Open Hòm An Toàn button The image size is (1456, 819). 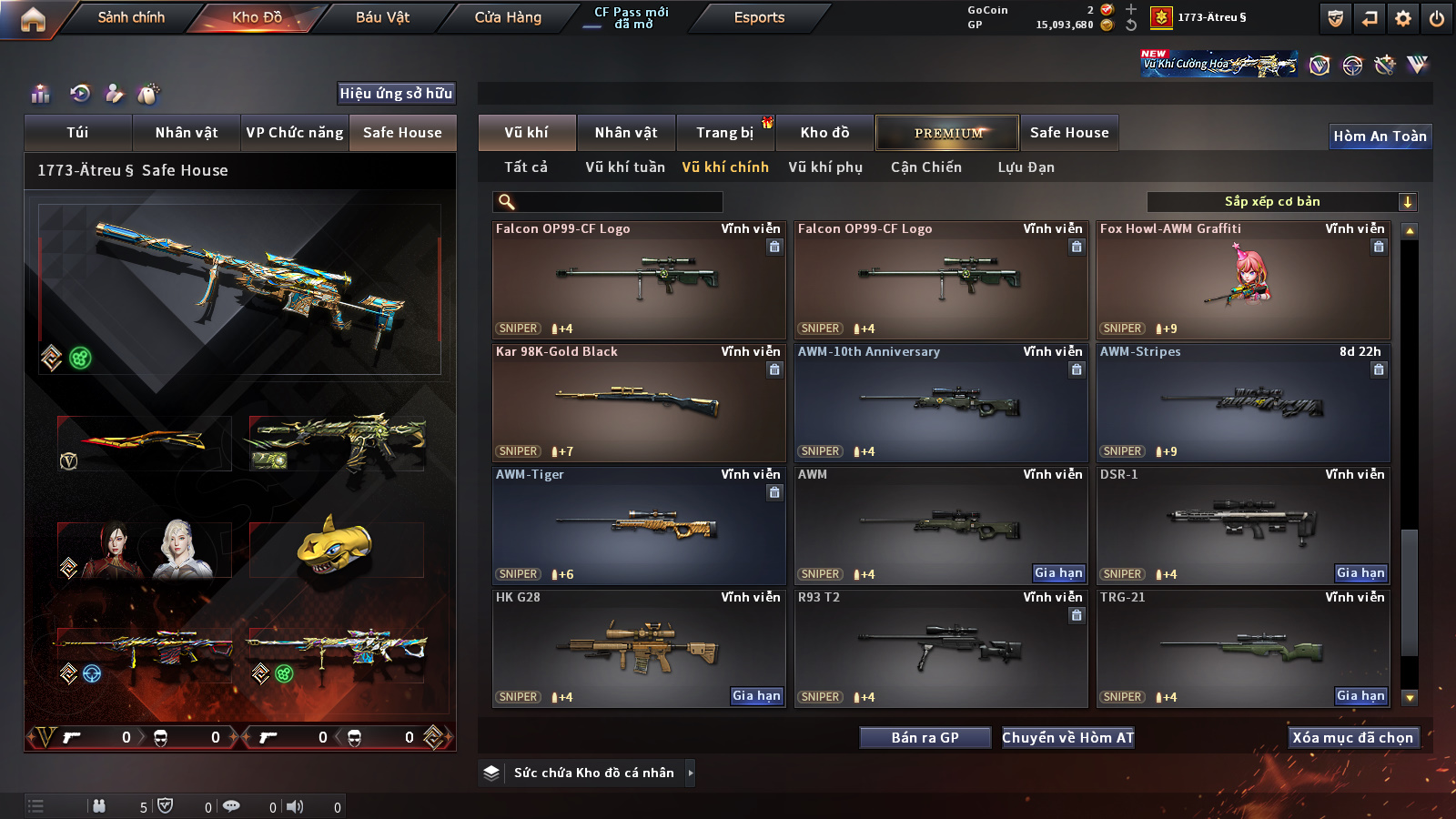[1380, 136]
